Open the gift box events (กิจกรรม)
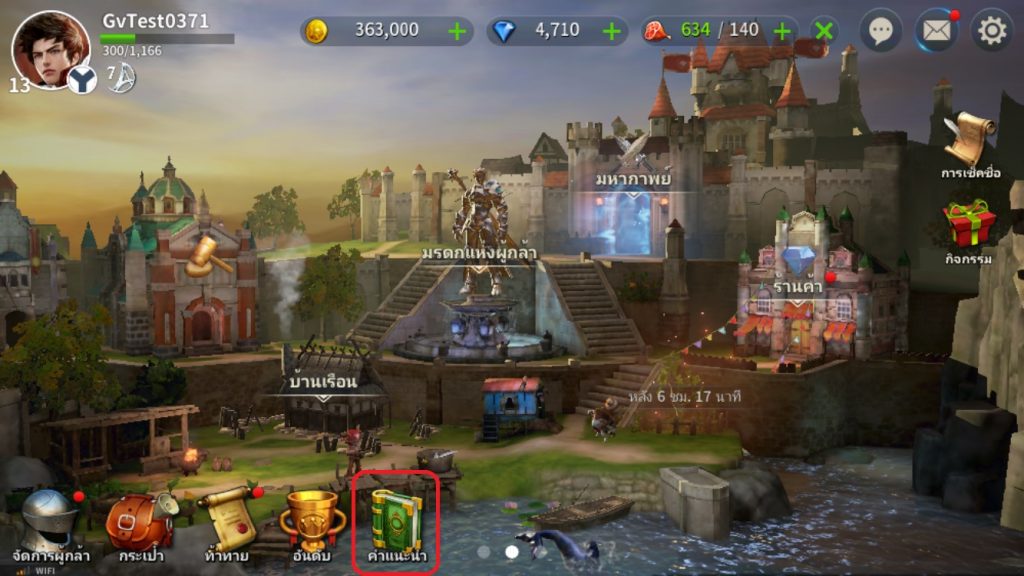The height and width of the screenshot is (576, 1024). [x=969, y=228]
